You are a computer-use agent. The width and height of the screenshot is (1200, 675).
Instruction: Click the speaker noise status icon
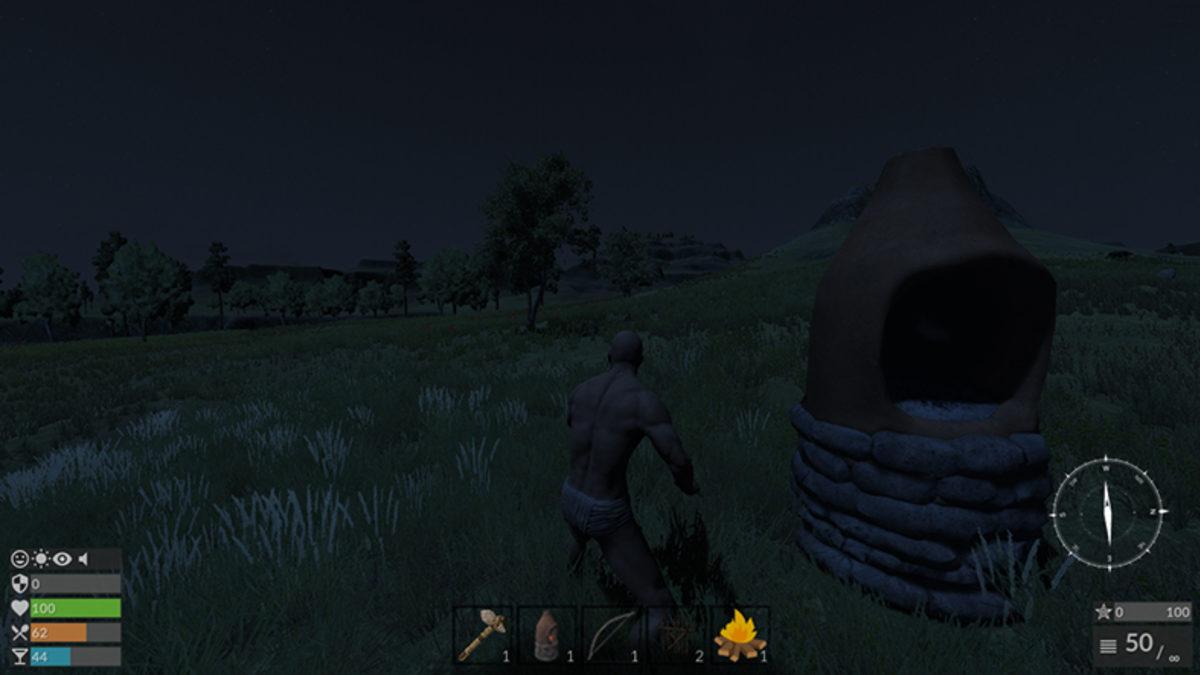point(83,559)
